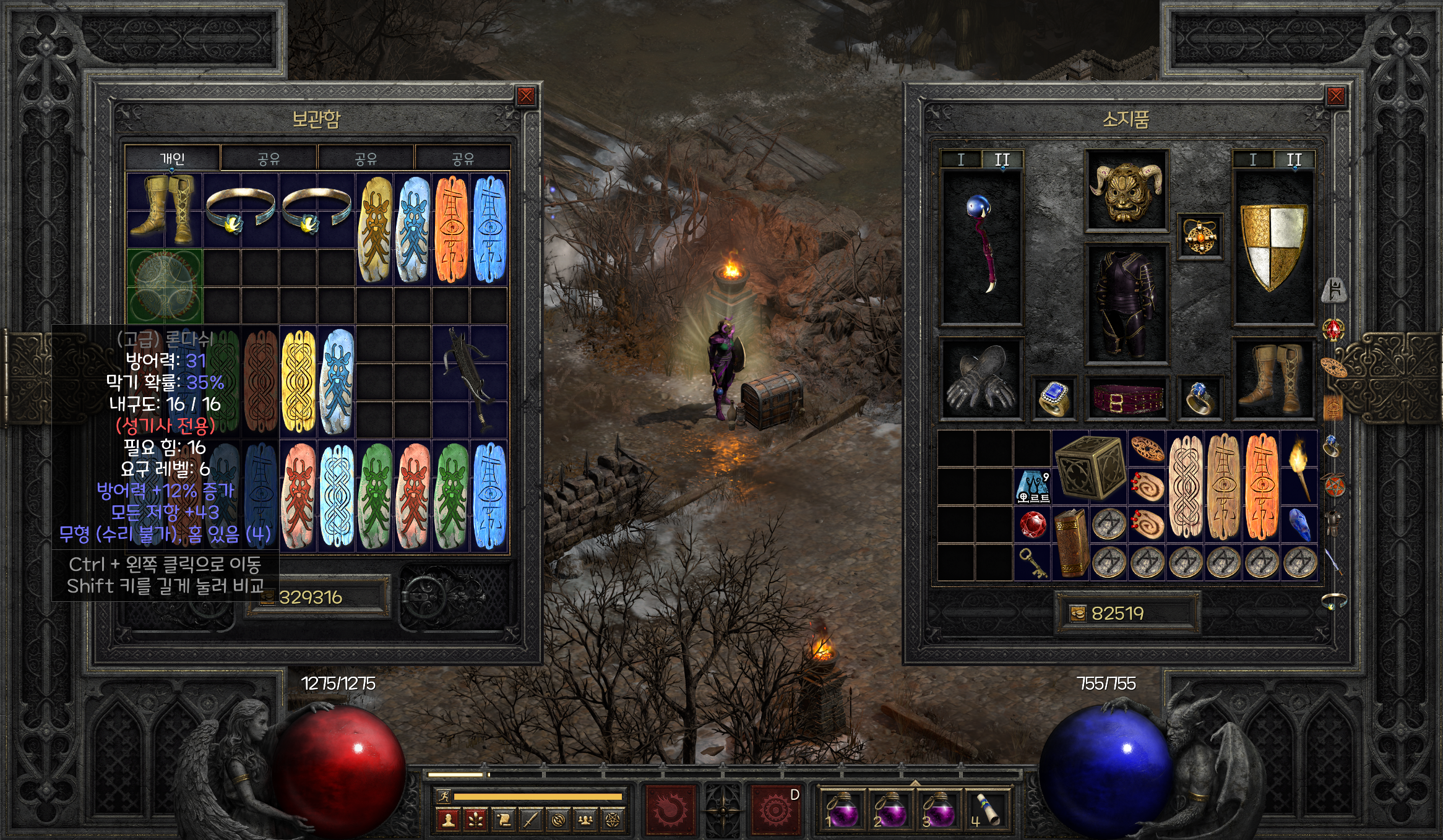Pick up the Horadric Cube in inventory
This screenshot has height=840, width=1443.
(1089, 468)
